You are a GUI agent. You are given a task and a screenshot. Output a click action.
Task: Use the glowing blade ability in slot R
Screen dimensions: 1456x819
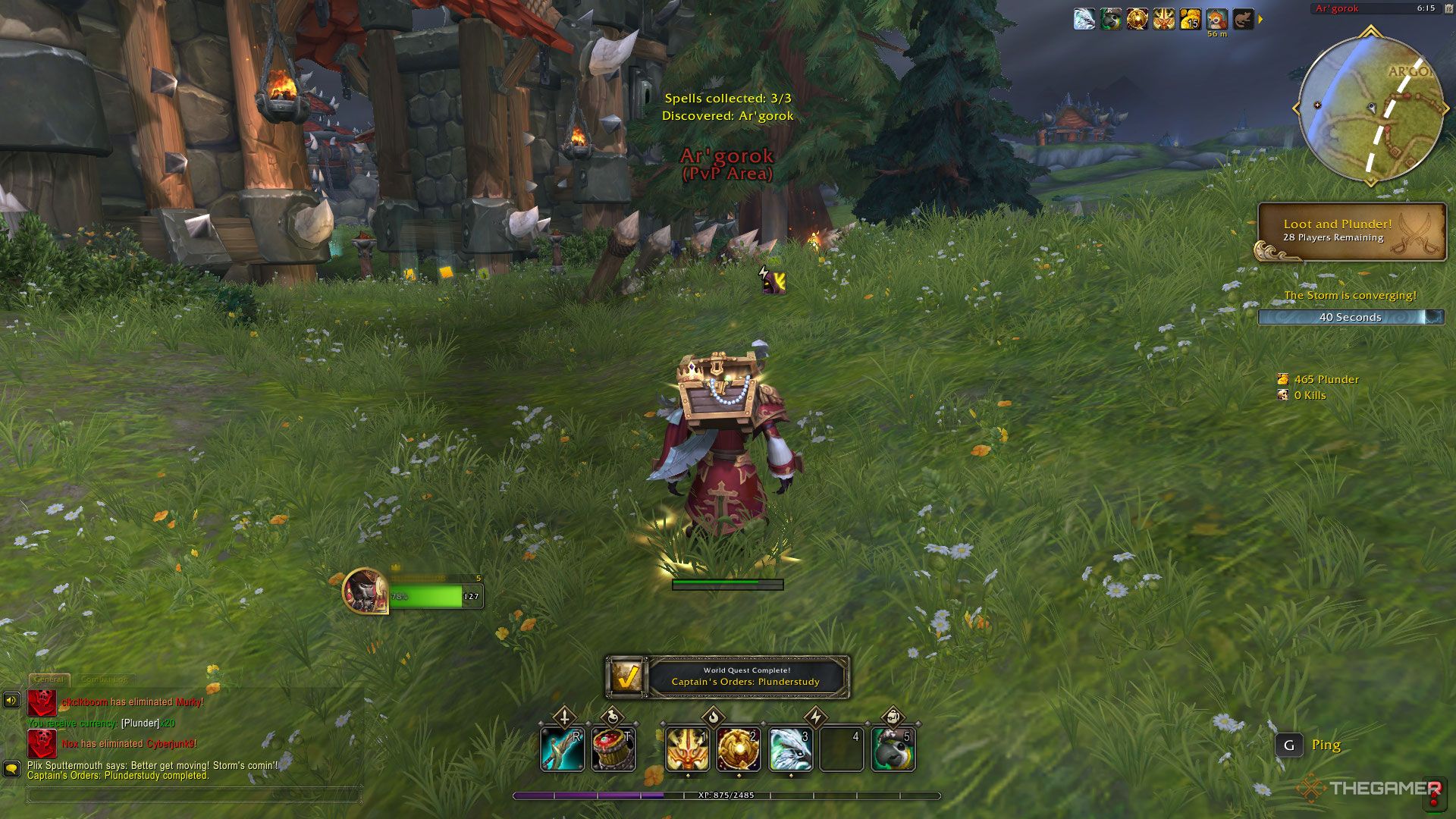(562, 748)
